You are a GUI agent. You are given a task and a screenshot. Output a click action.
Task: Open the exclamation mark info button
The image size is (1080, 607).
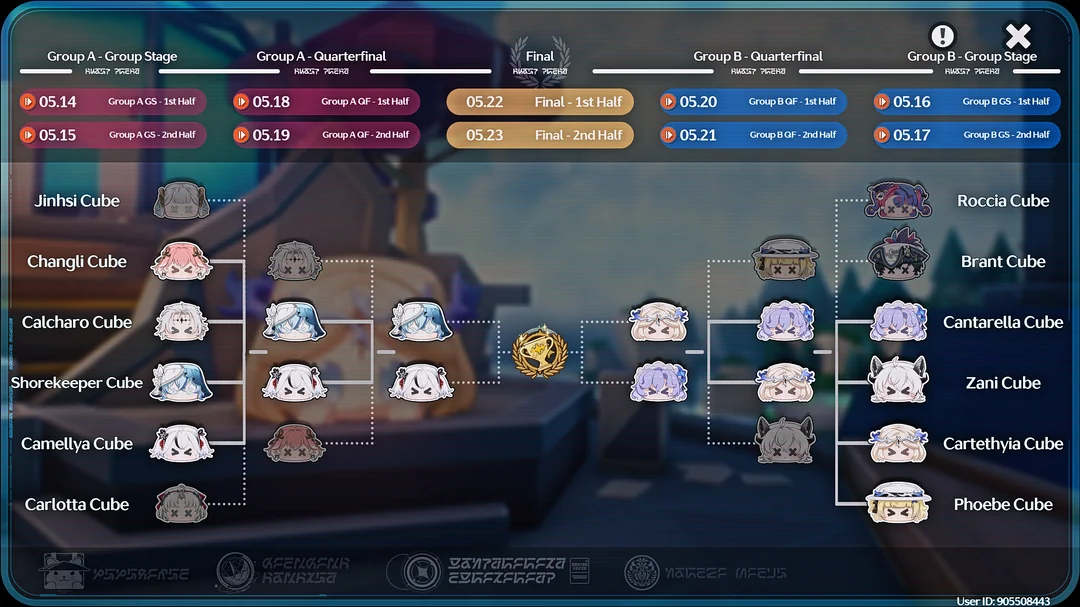943,36
